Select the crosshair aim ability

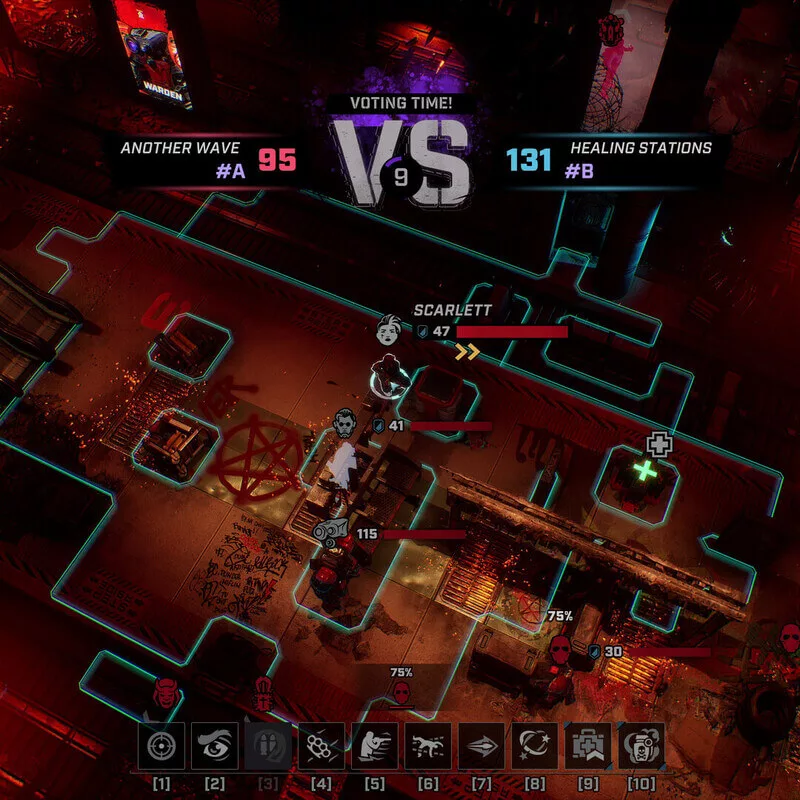click(x=160, y=747)
